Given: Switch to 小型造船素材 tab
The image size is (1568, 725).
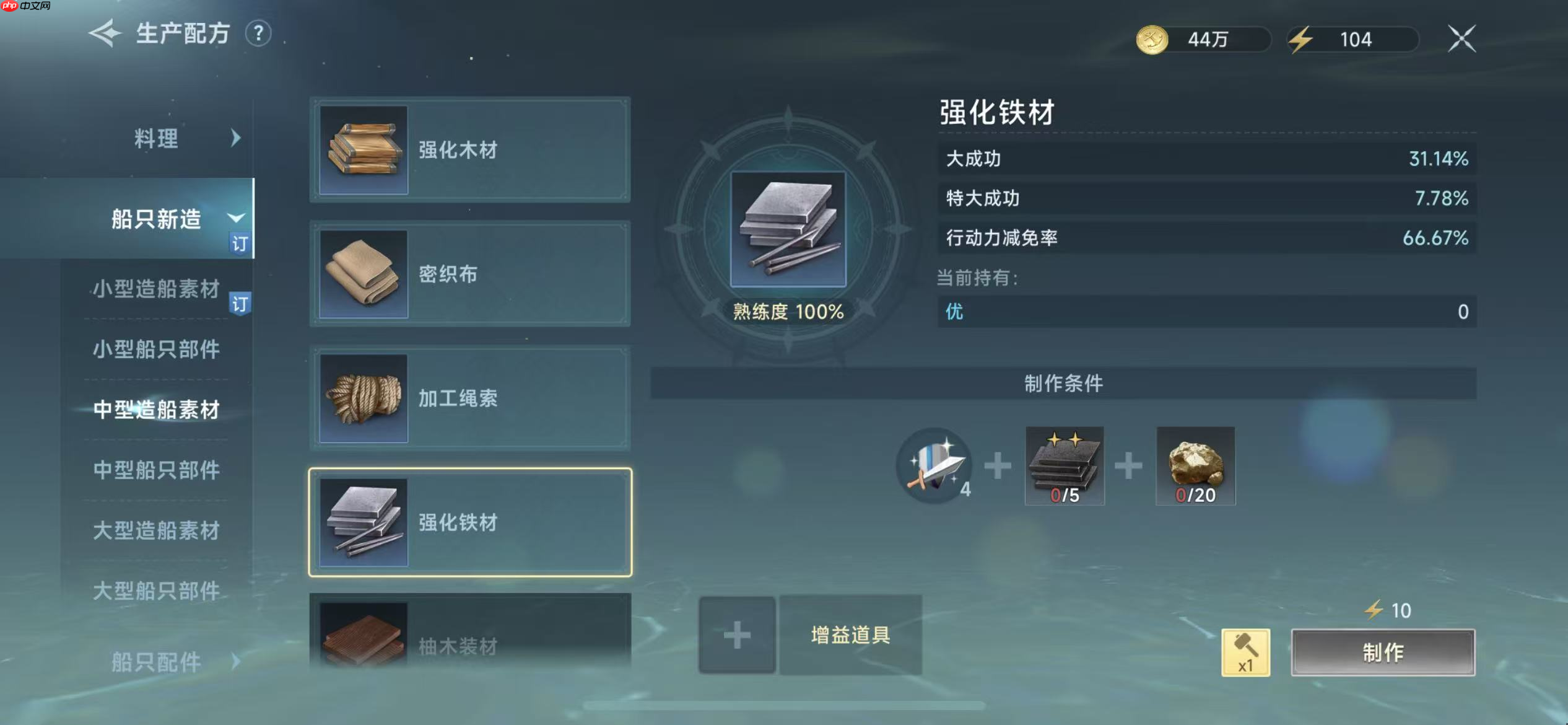Looking at the screenshot, I should [155, 289].
